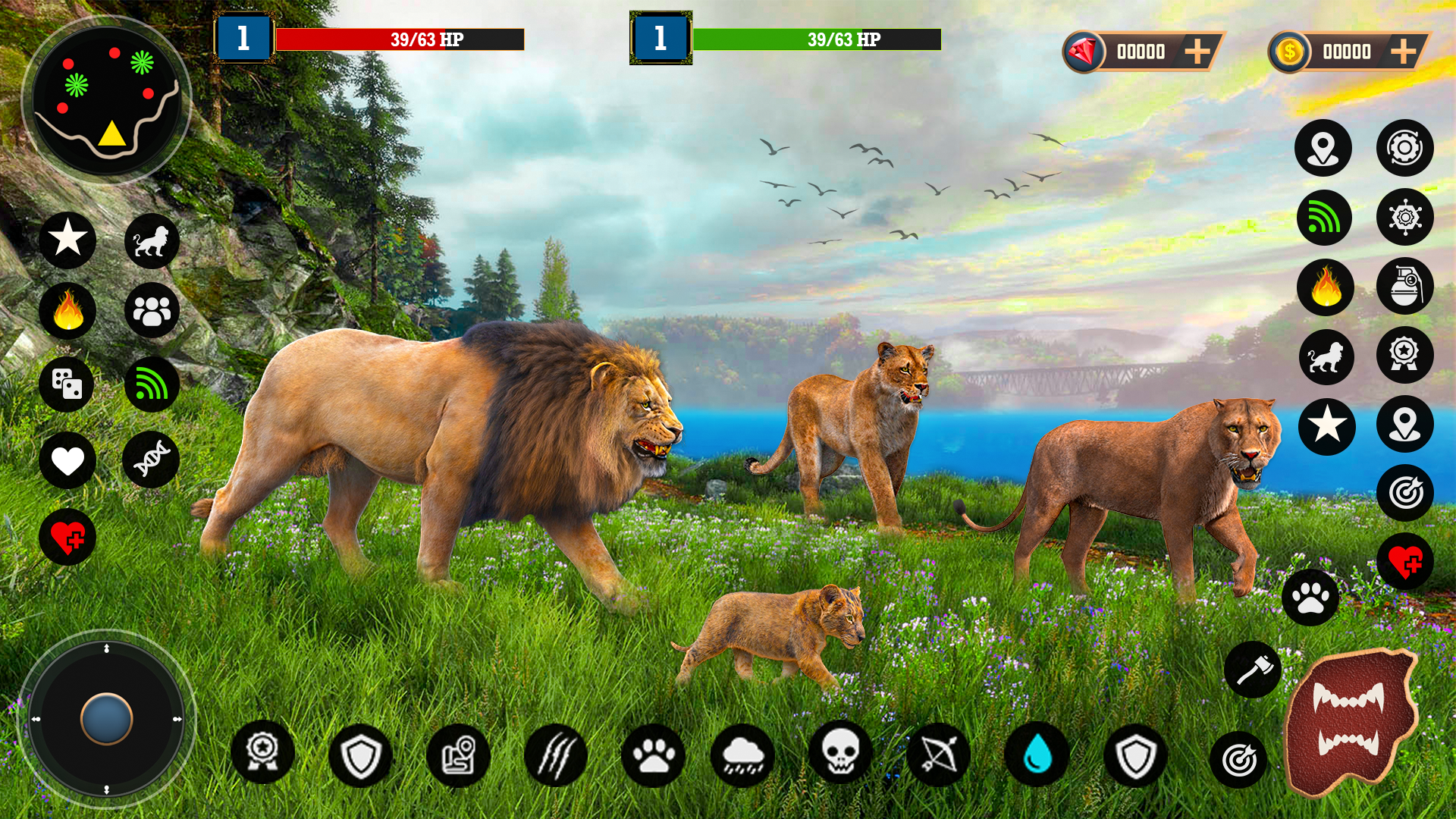Open the map with pin icon
The width and height of the screenshot is (1456, 819).
pos(458,755)
